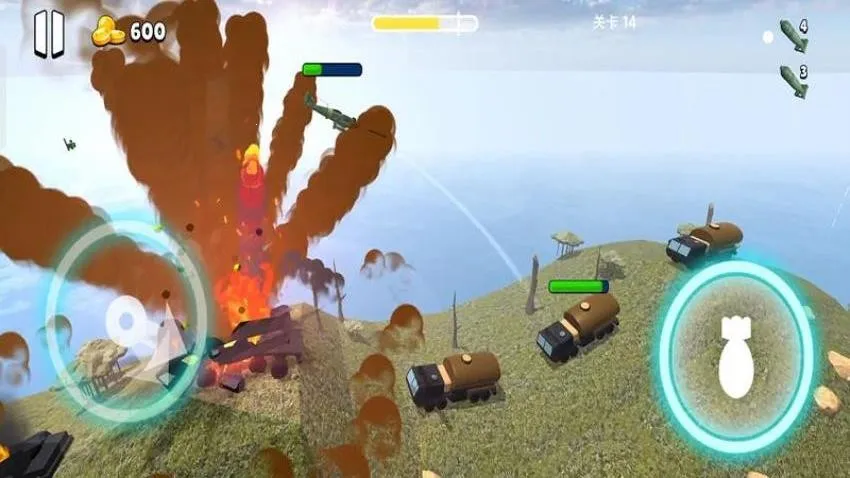Tap the bomb drop button
This screenshot has height=478, width=850.
coord(736,357)
